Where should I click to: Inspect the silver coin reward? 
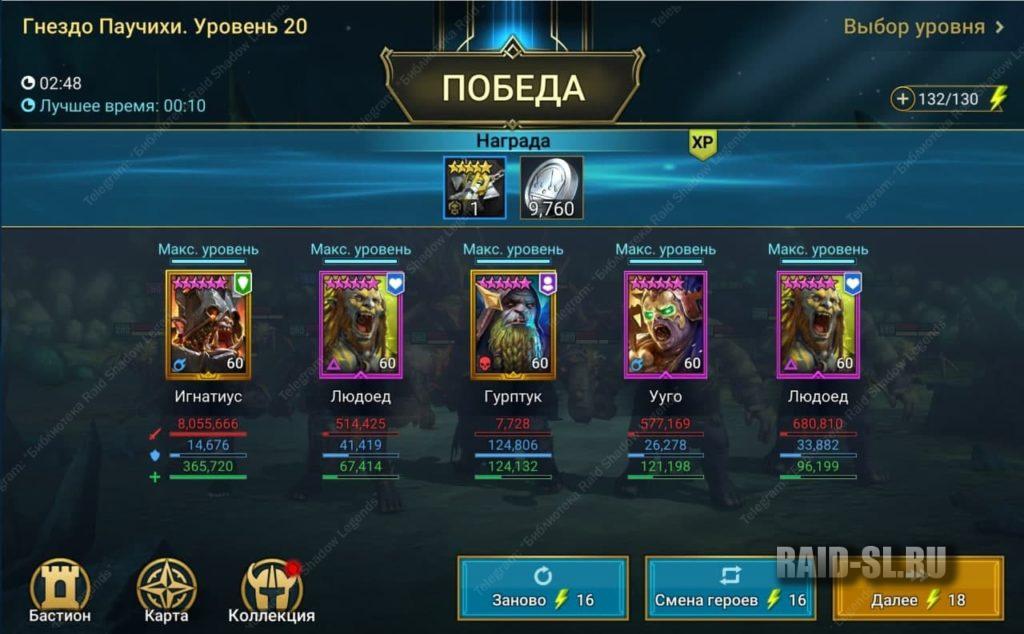[552, 187]
